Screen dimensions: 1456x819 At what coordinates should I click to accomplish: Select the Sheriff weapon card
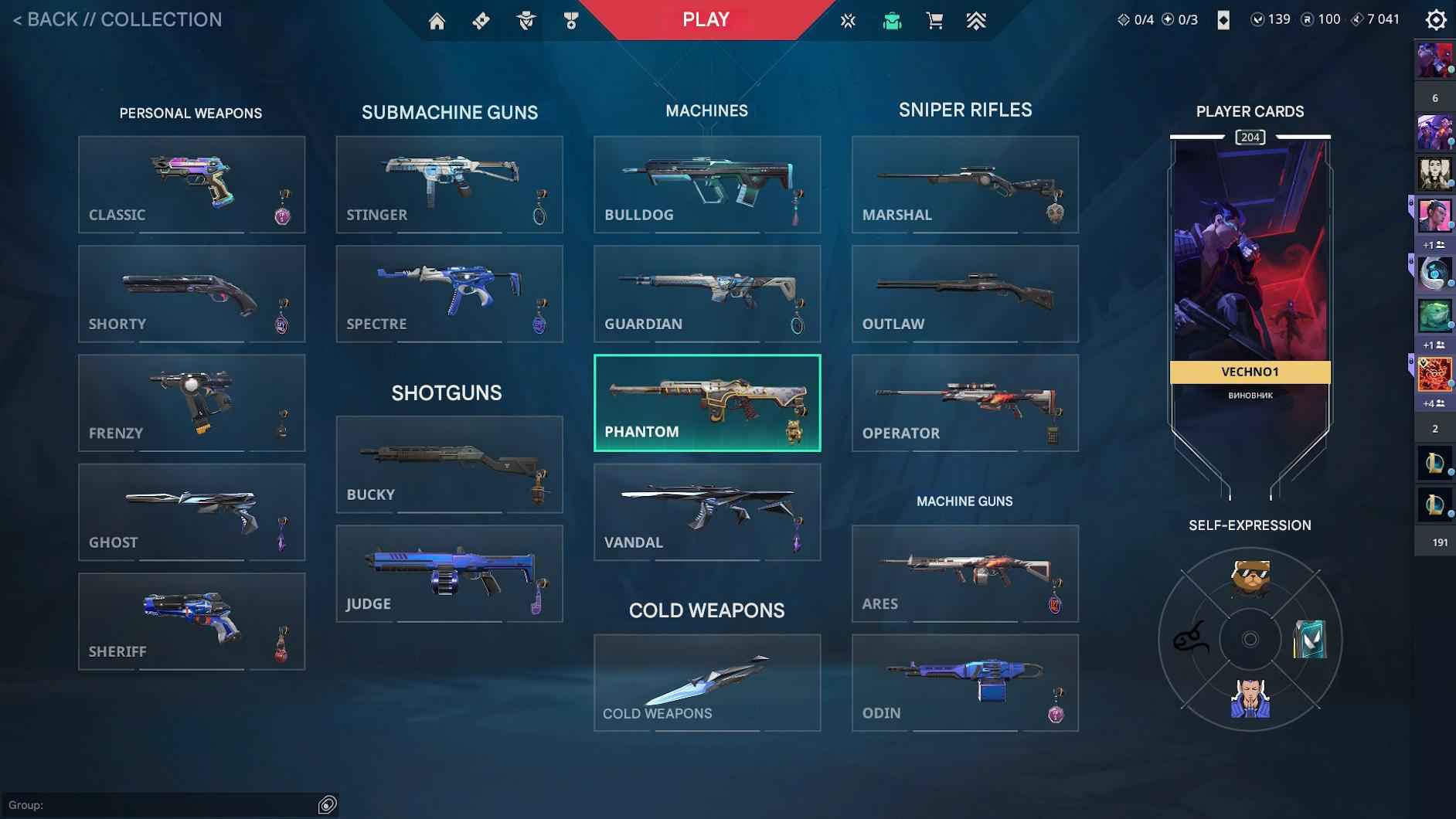point(192,621)
